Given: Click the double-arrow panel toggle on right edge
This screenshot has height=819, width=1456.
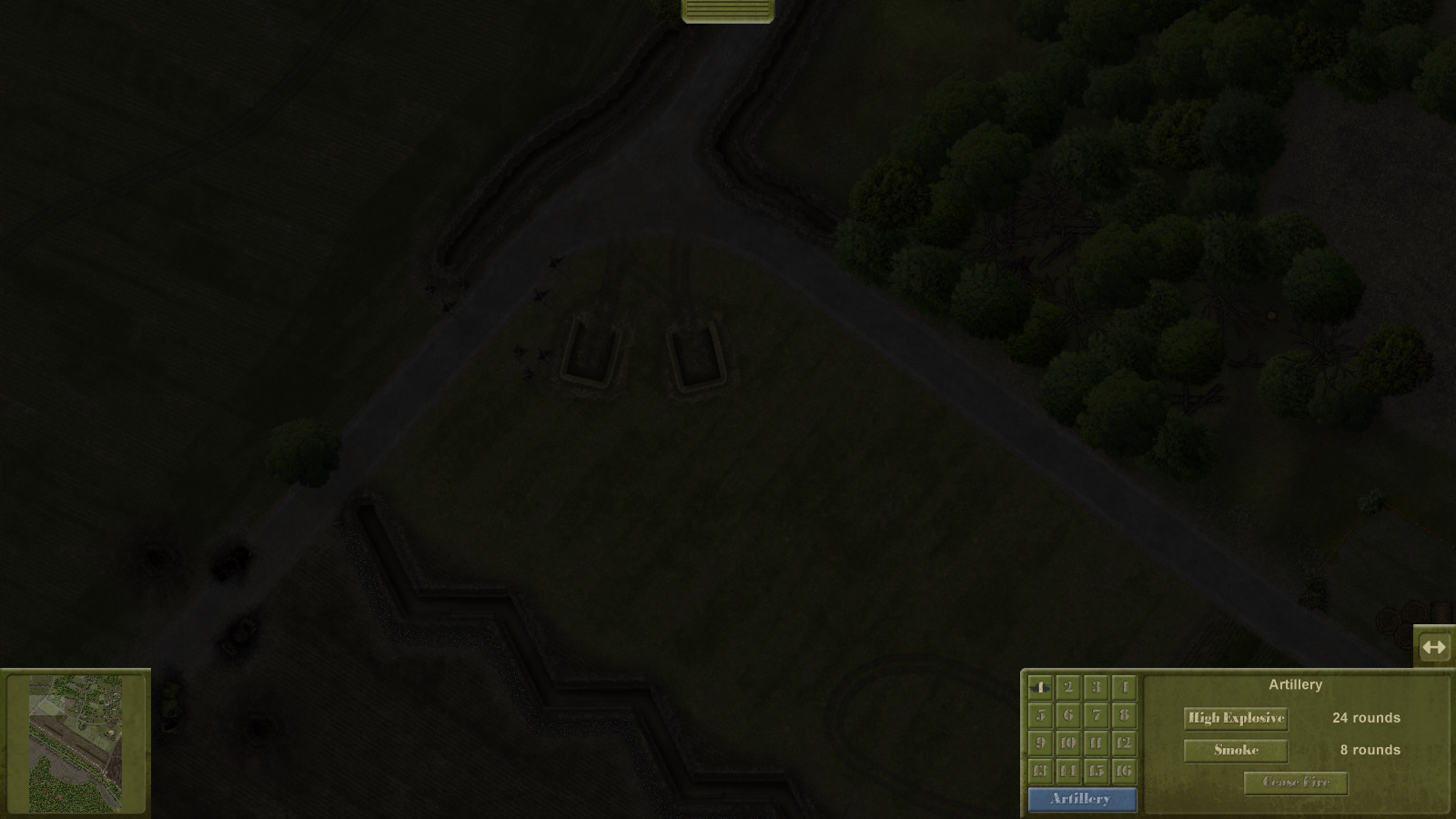Looking at the screenshot, I should (1435, 647).
